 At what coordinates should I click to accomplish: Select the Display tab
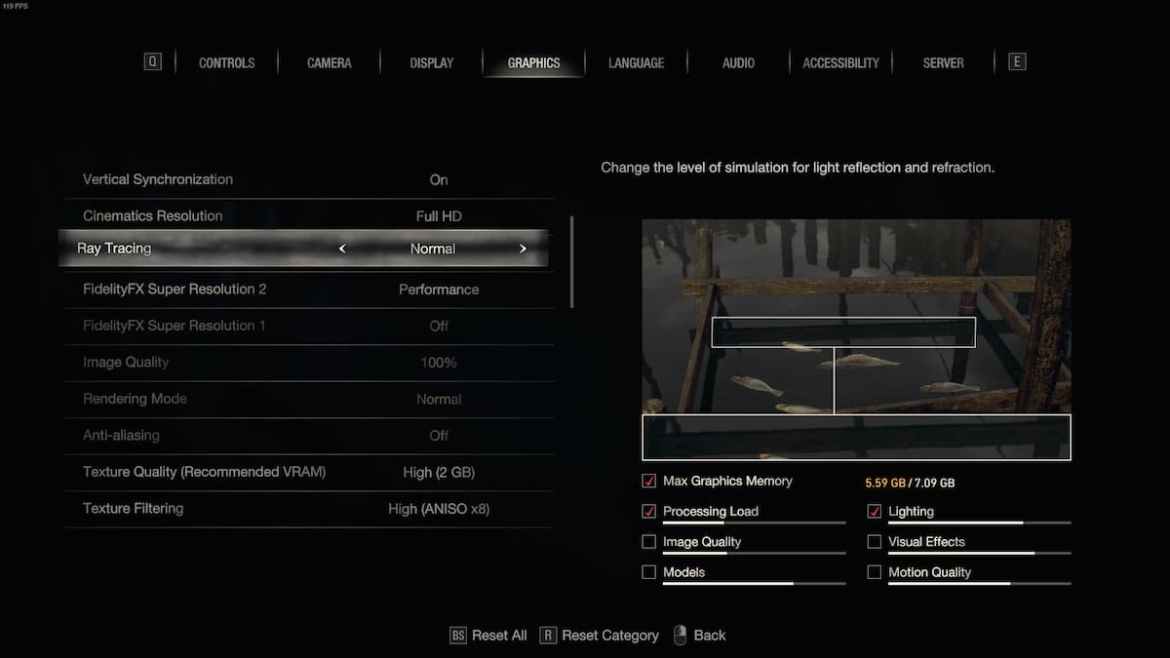point(432,63)
